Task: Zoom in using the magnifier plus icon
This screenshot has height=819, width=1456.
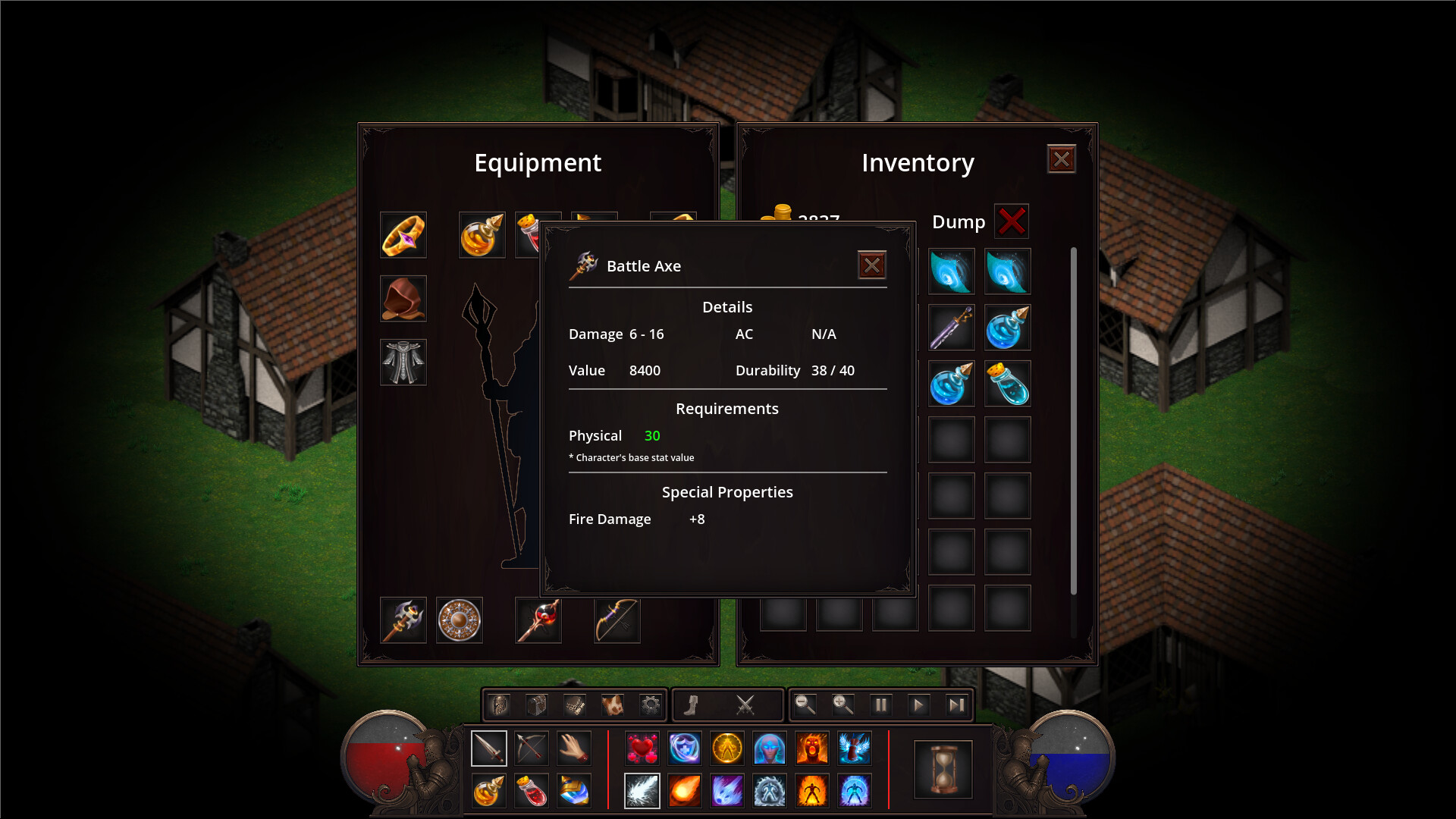Action: [842, 705]
